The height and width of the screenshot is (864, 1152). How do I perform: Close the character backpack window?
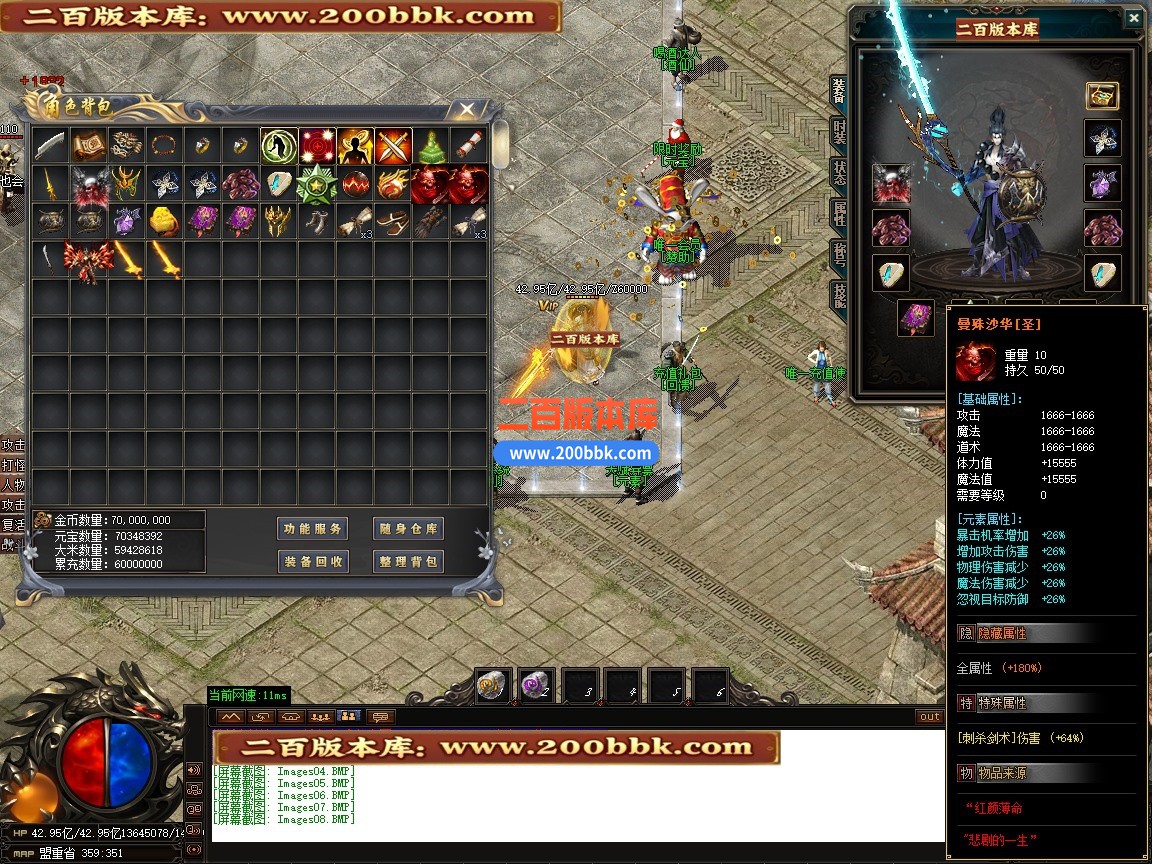[x=467, y=109]
